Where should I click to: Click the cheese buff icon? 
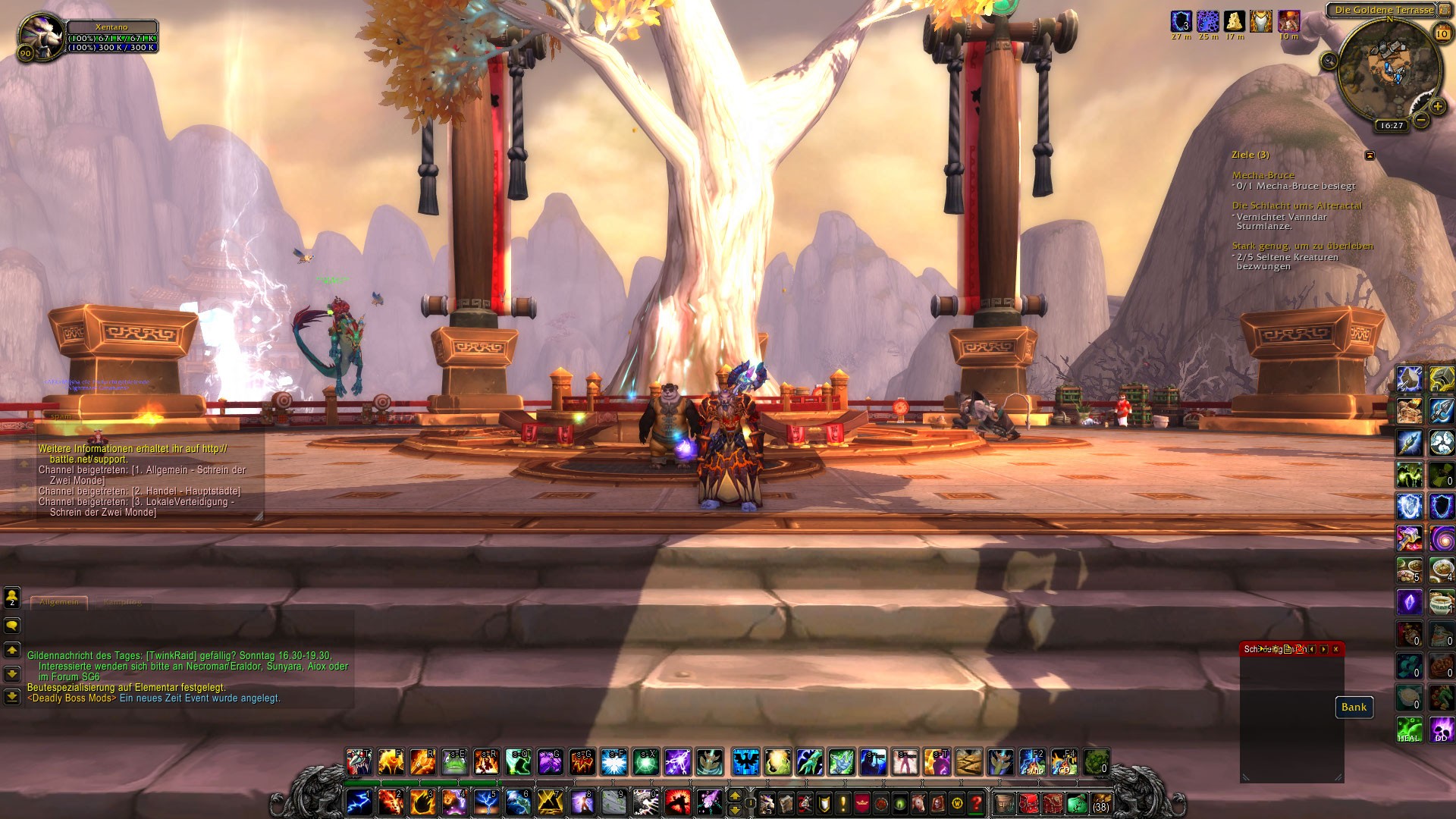coord(1235,21)
